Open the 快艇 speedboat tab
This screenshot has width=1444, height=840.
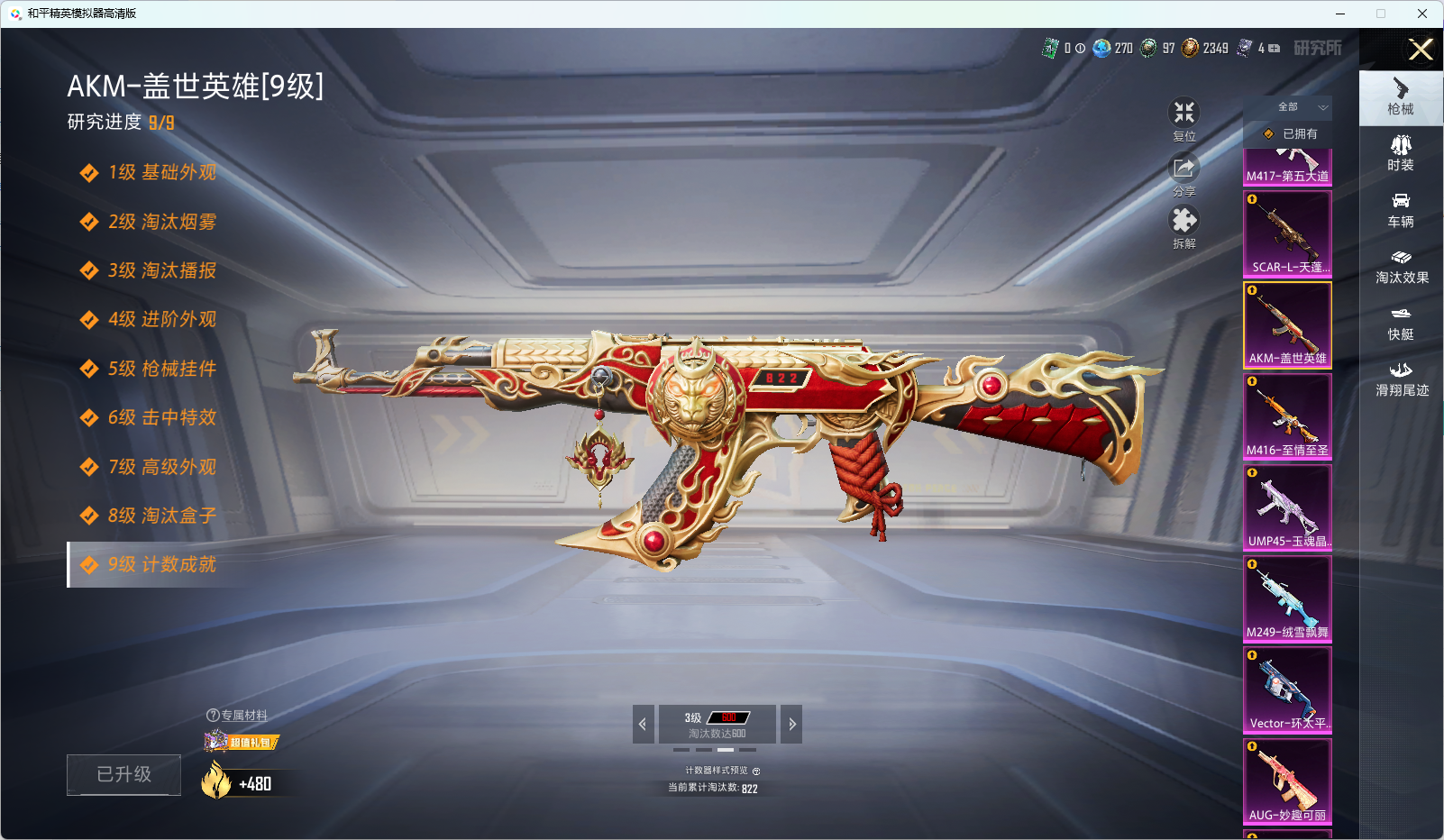(1401, 323)
